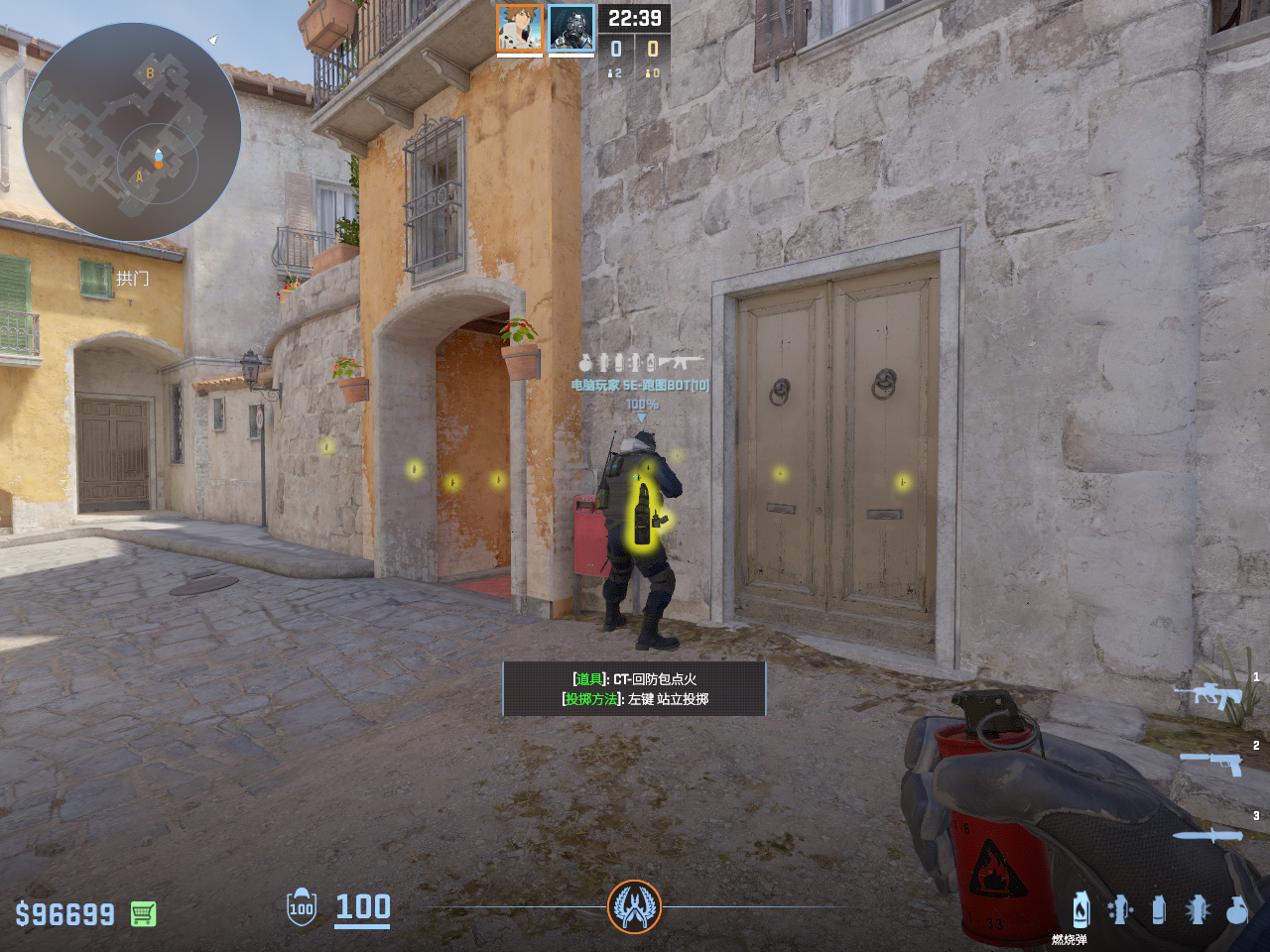Switch to the silenced pistol in slot 2

(1211, 763)
